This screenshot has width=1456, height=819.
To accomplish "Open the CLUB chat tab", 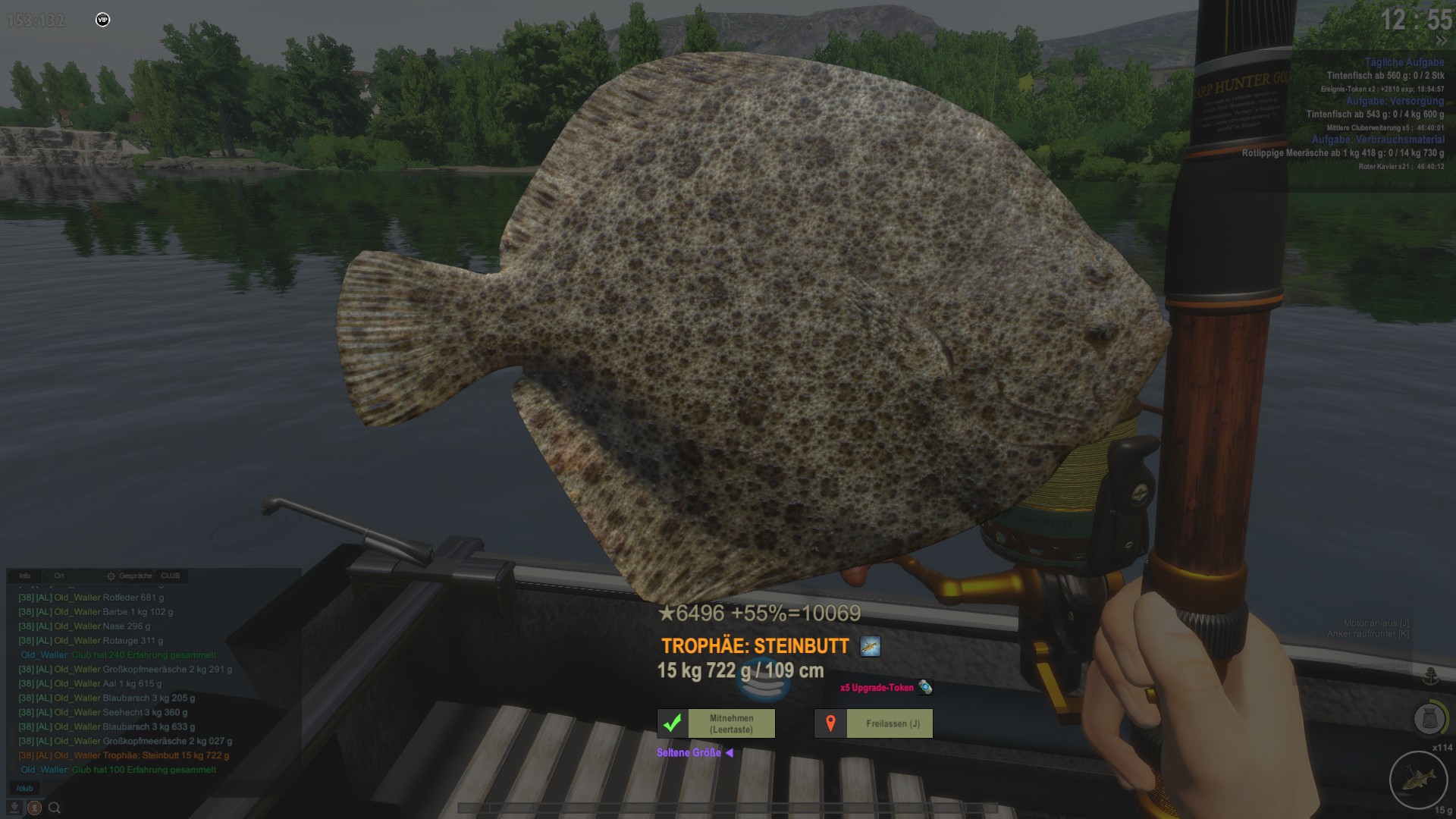I will click(x=171, y=576).
